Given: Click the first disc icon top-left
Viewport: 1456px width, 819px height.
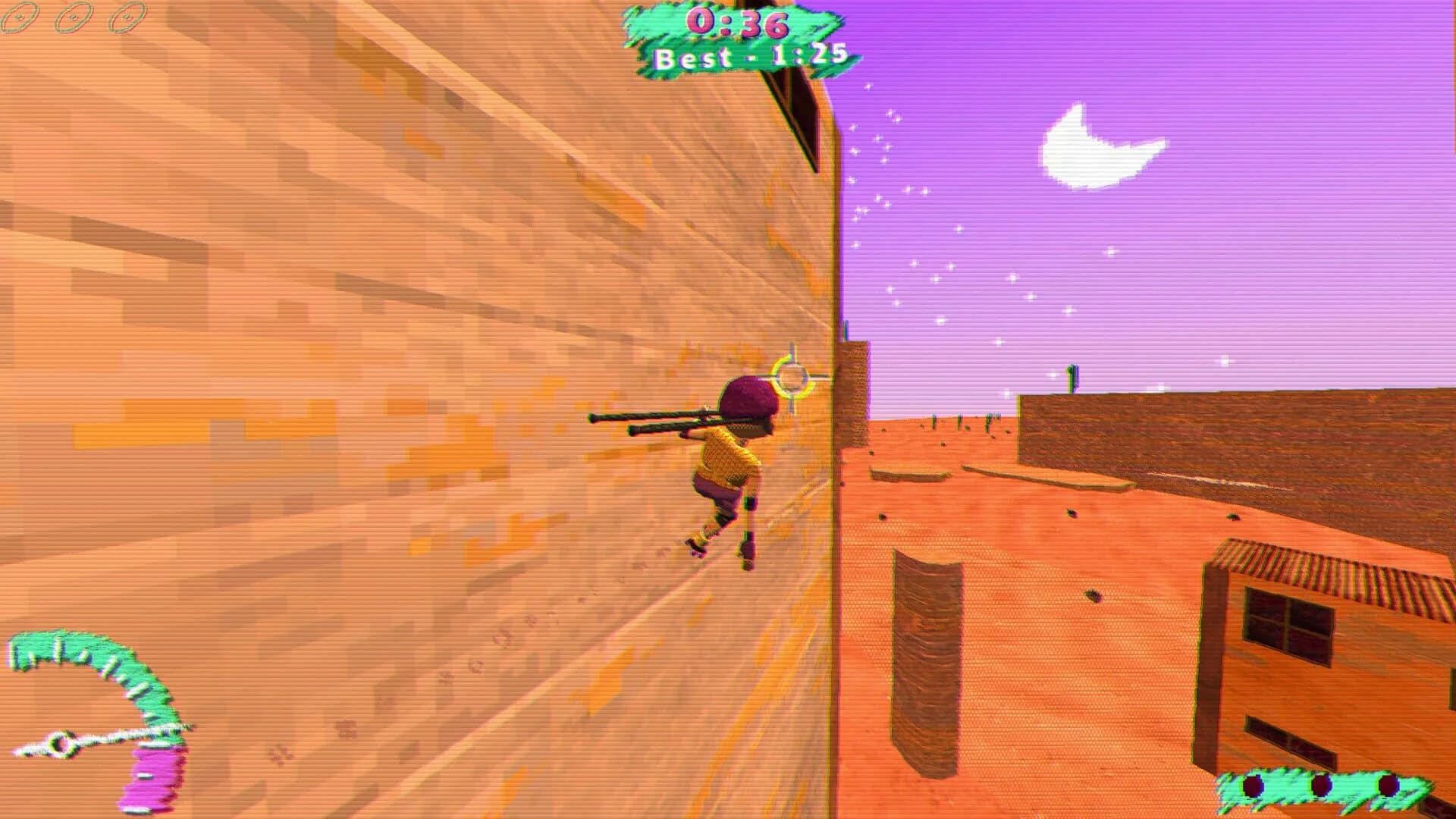Looking at the screenshot, I should coord(20,17).
